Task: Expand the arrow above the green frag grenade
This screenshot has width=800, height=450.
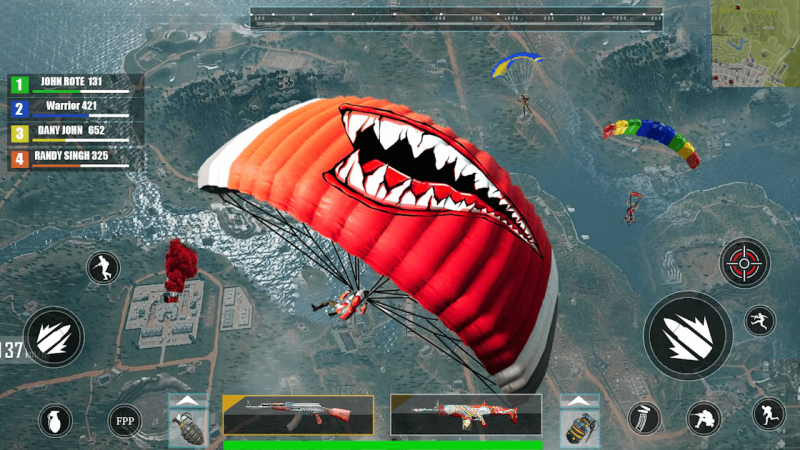Action: point(188,400)
